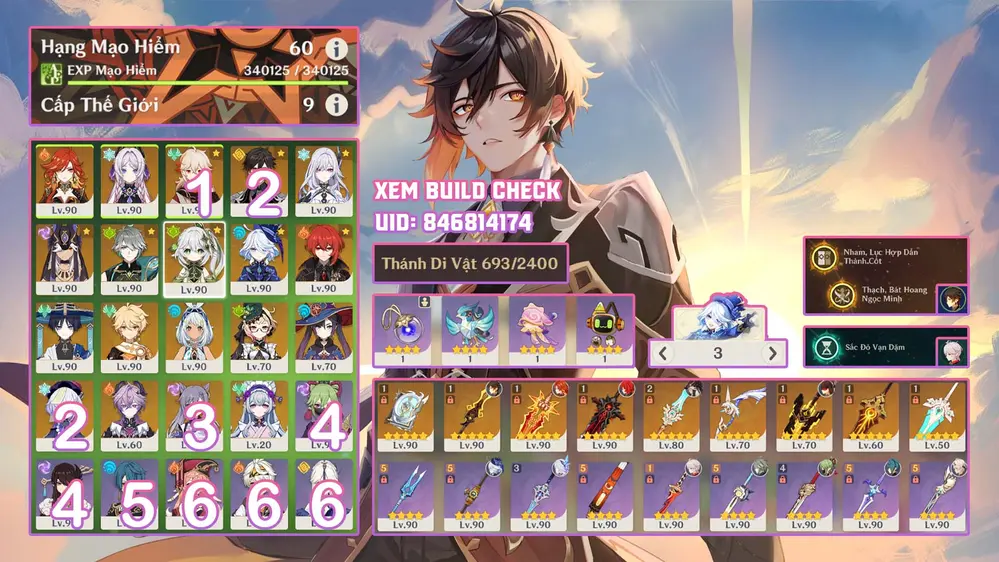Select the Wanderer portrait with wide hat

click(x=66, y=337)
